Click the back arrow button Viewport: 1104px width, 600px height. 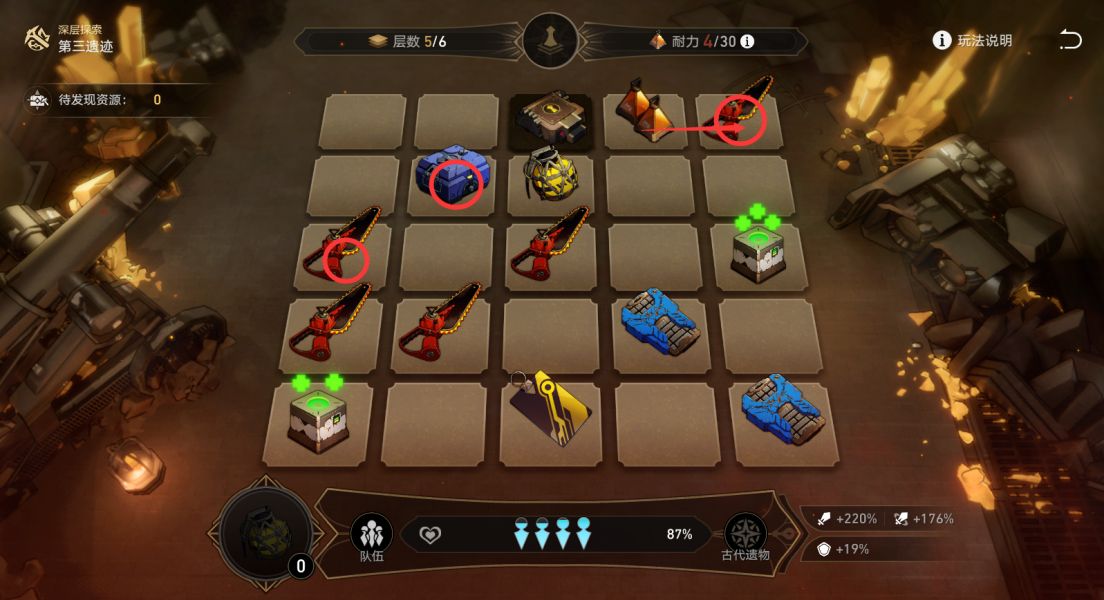tap(1070, 40)
